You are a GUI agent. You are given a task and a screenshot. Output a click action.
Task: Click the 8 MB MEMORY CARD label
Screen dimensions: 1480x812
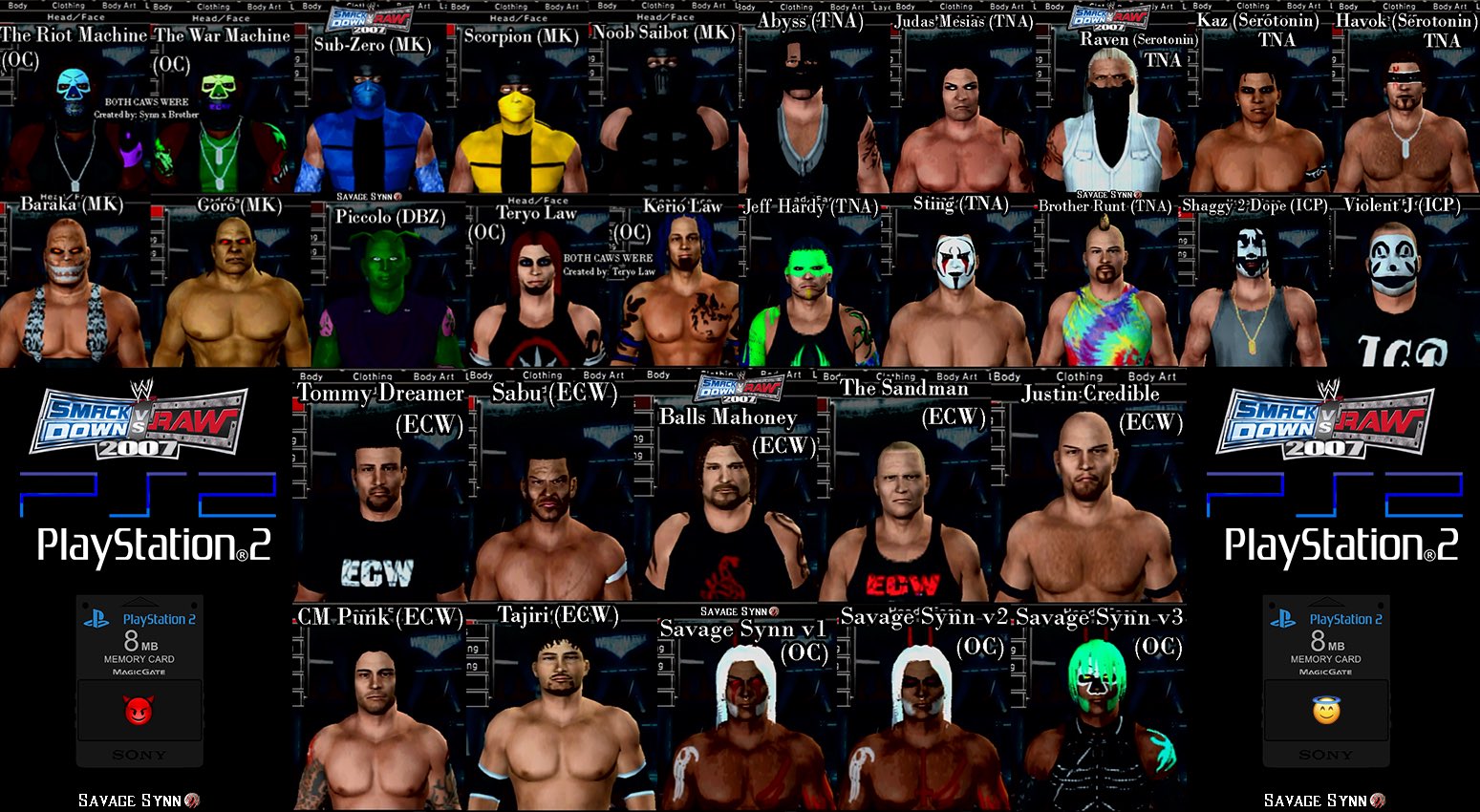point(139,645)
